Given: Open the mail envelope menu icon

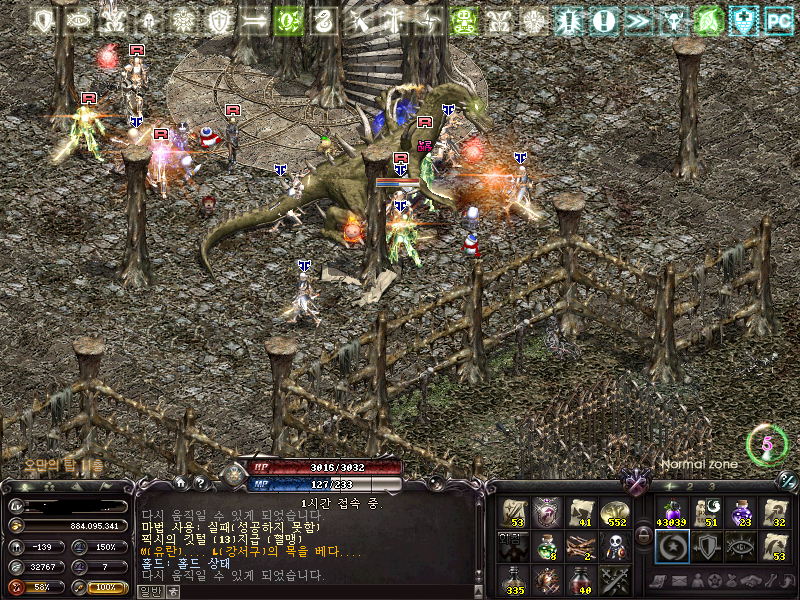Looking at the screenshot, I should pos(679,581).
